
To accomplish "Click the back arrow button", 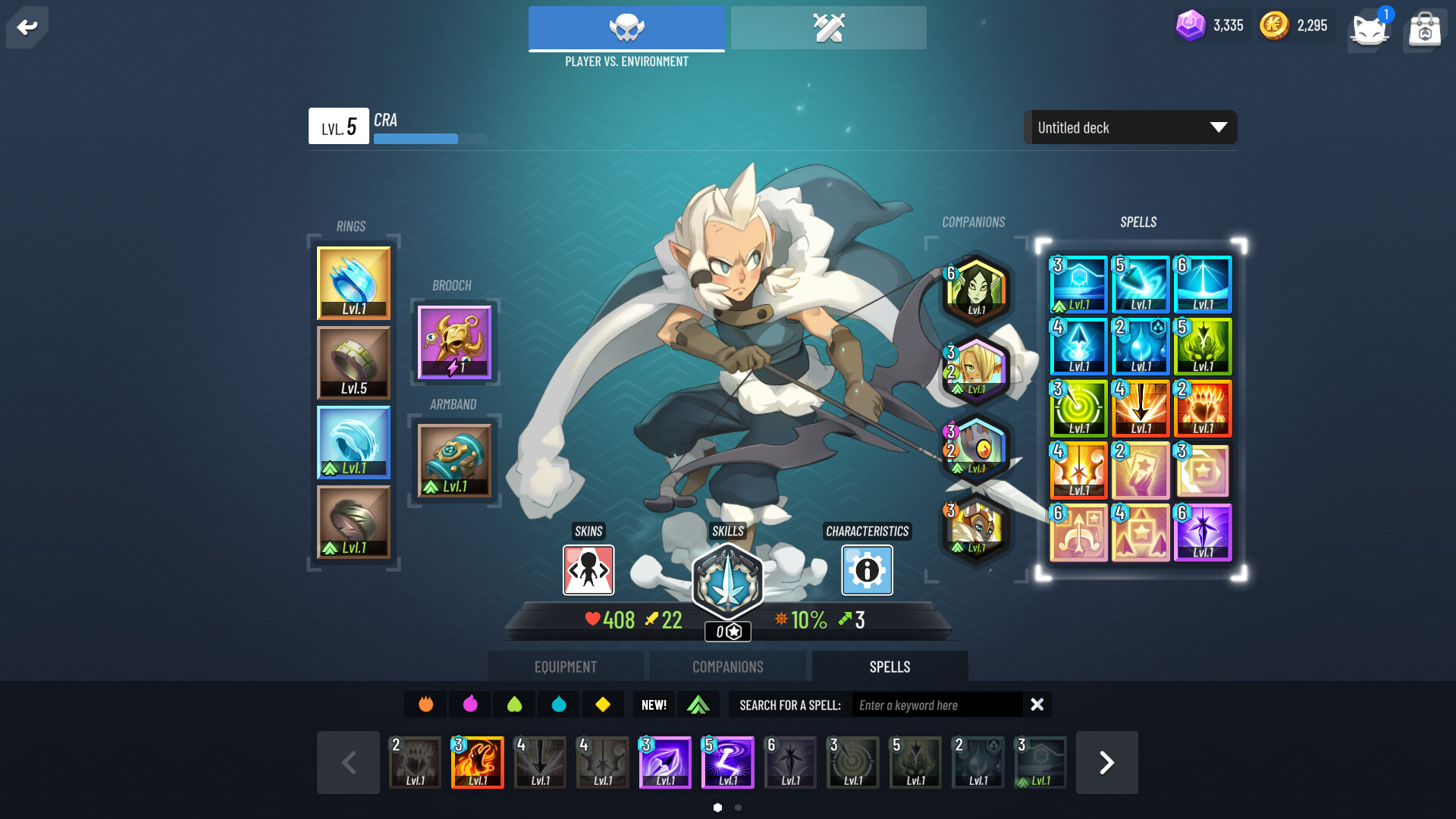I will coord(27,27).
